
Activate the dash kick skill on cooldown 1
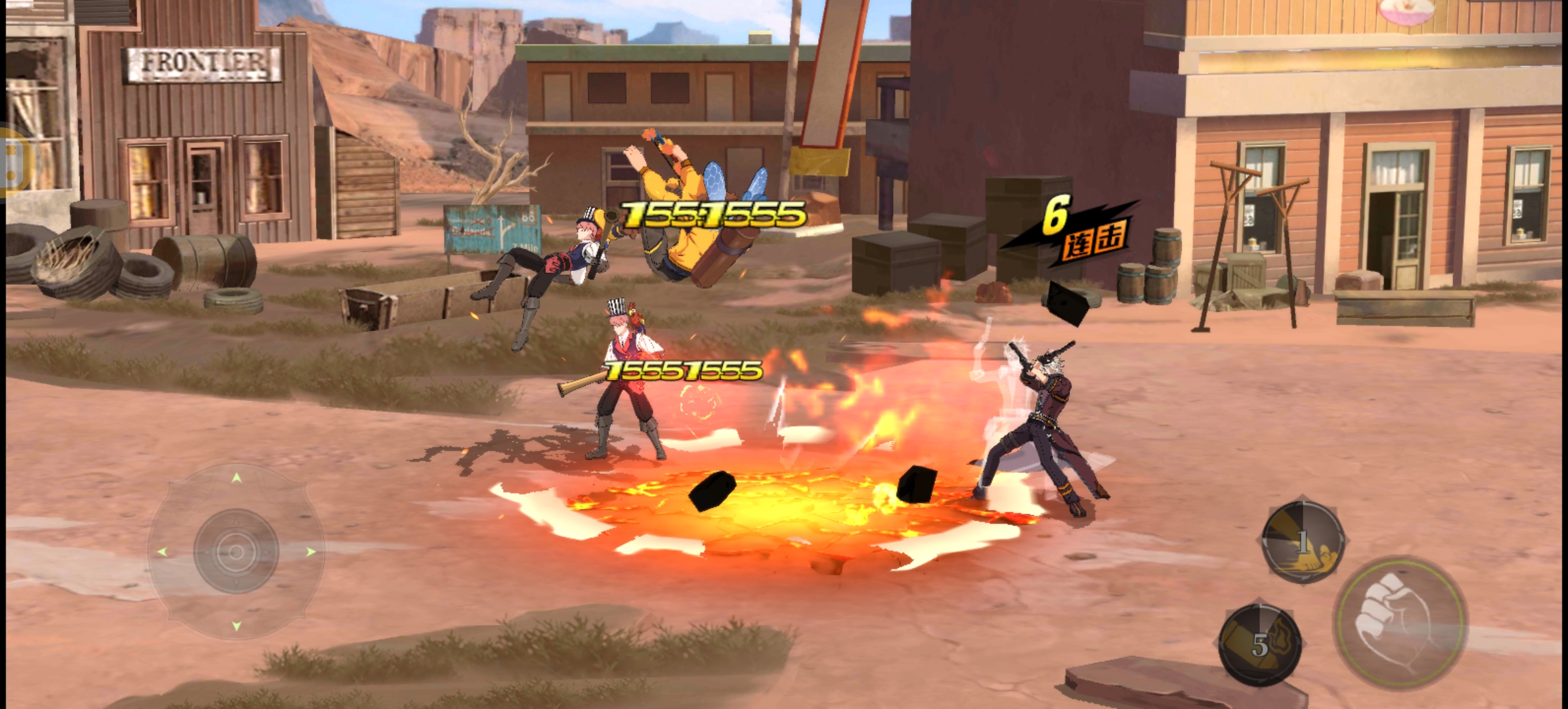click(1303, 542)
